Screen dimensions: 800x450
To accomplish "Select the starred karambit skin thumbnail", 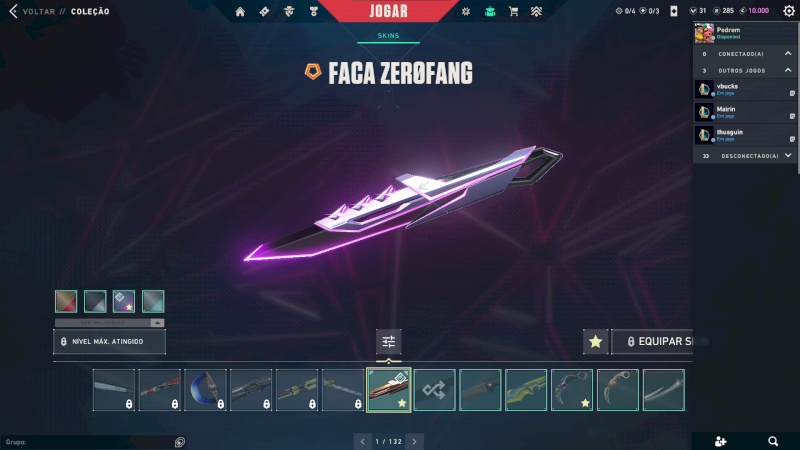I will (x=572, y=390).
